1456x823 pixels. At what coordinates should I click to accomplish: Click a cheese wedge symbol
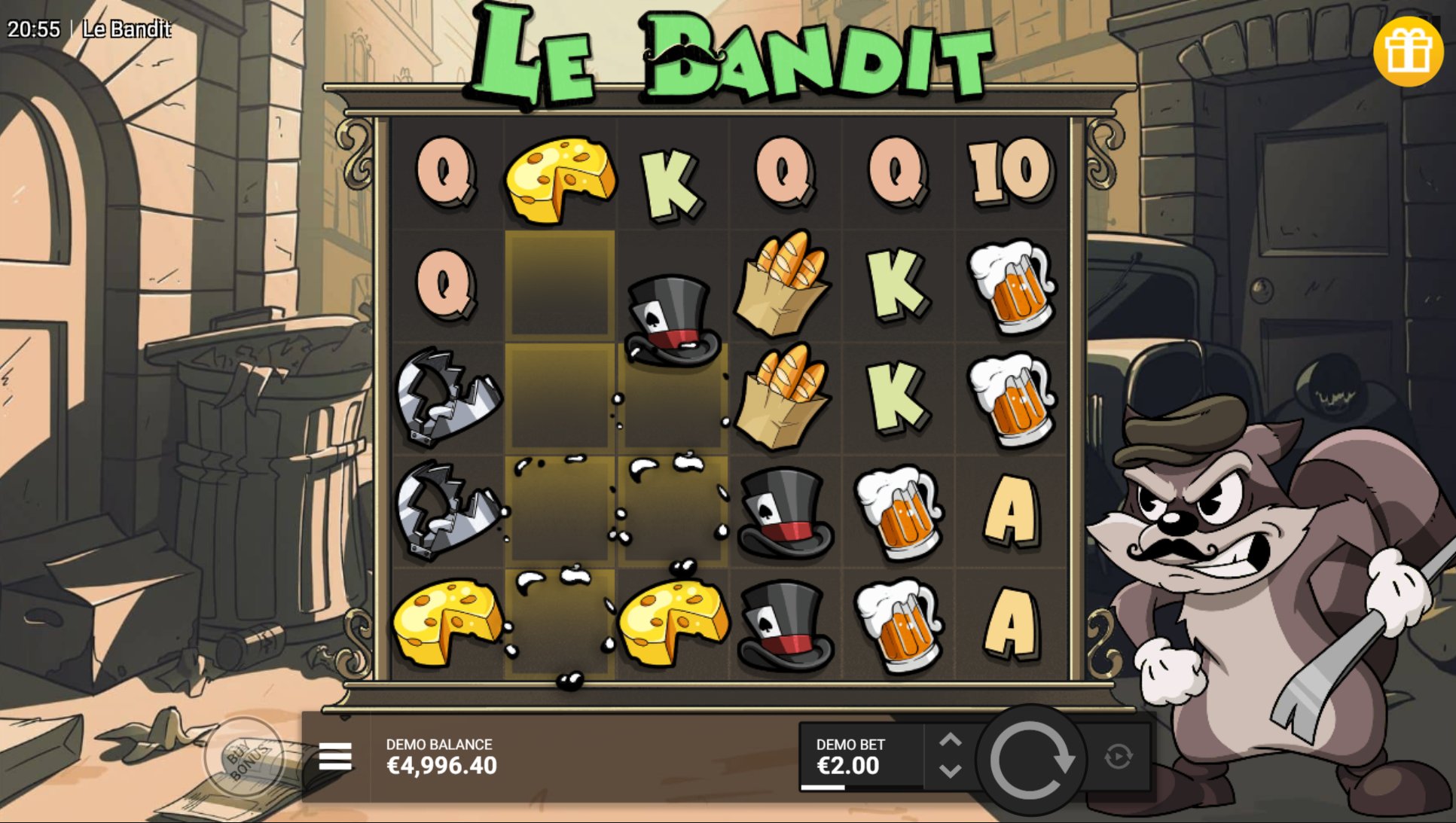(x=560, y=175)
